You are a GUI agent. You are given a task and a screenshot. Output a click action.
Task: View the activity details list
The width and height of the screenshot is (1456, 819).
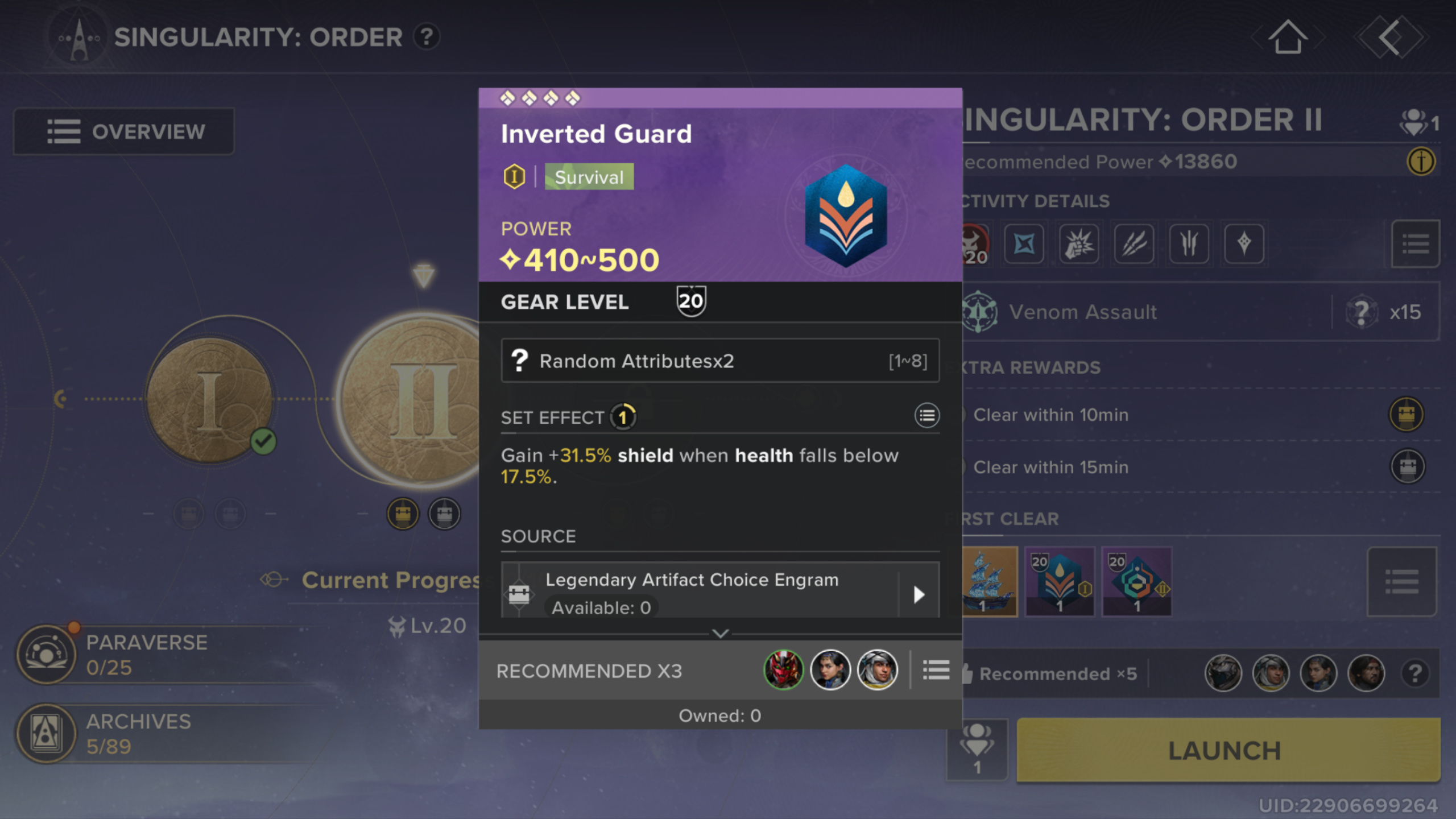[1415, 244]
